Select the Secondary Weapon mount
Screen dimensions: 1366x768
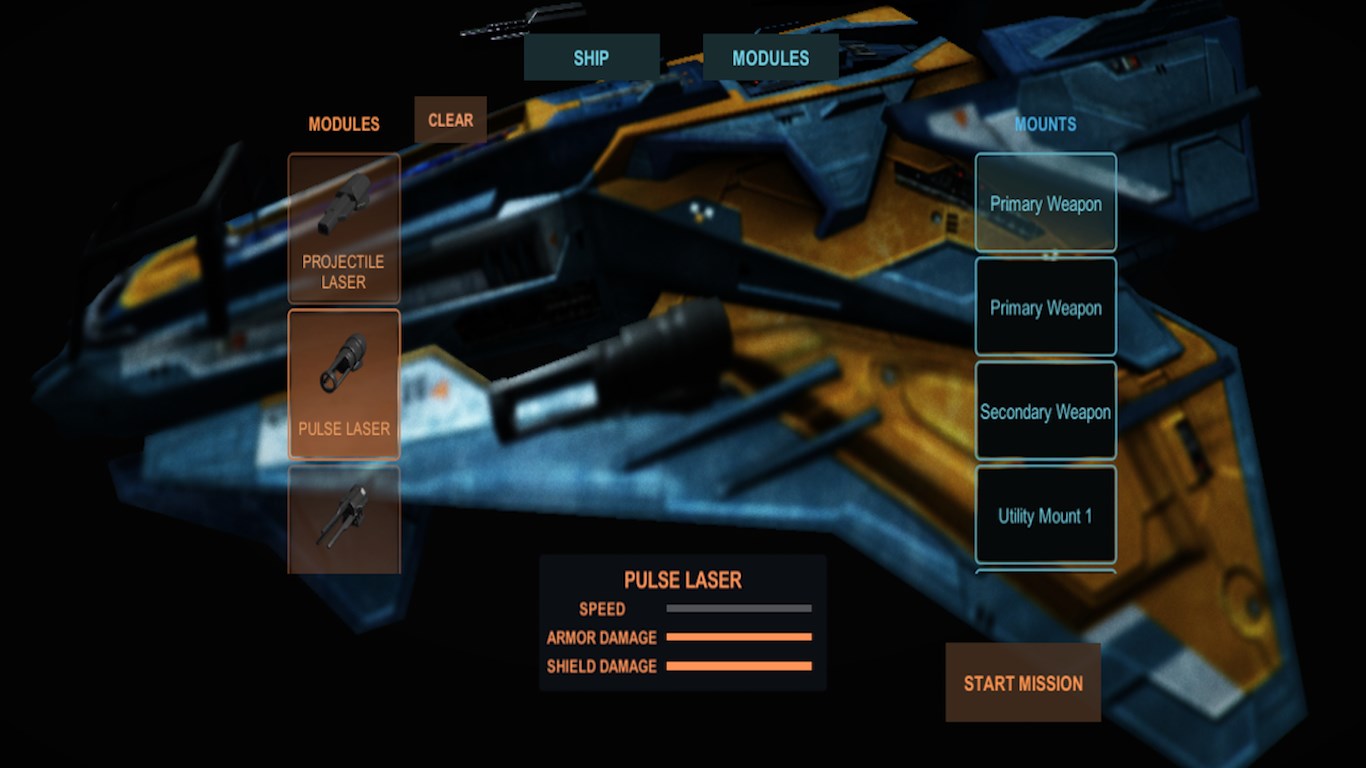(x=1045, y=411)
